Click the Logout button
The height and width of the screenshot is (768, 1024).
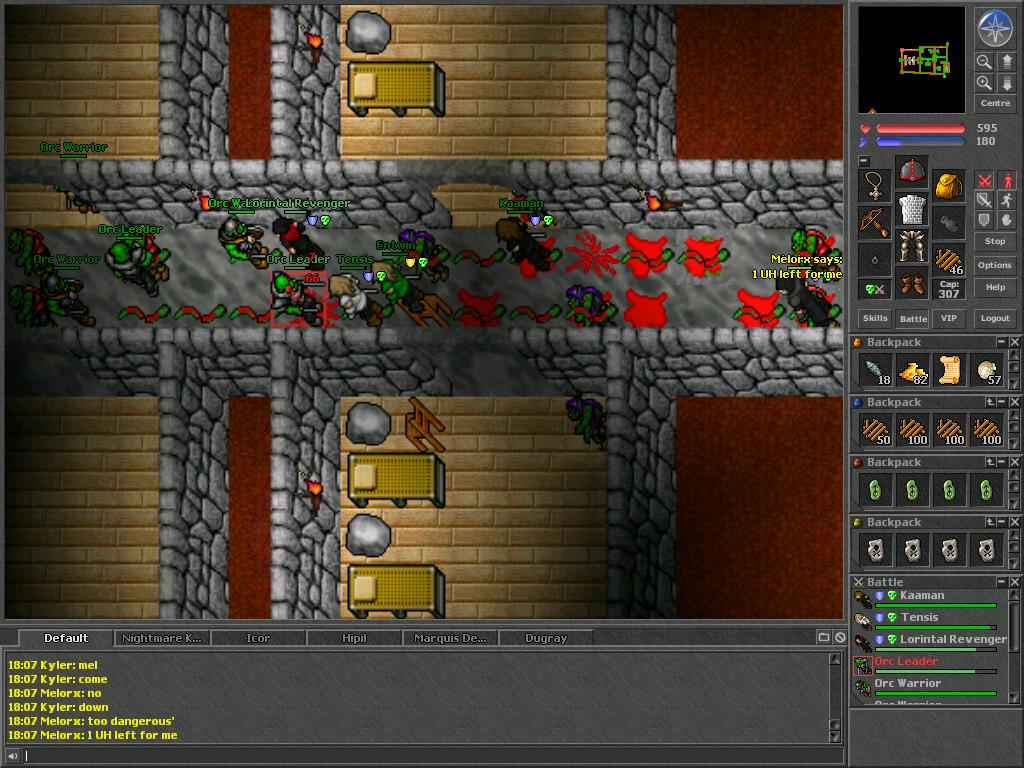(x=995, y=318)
